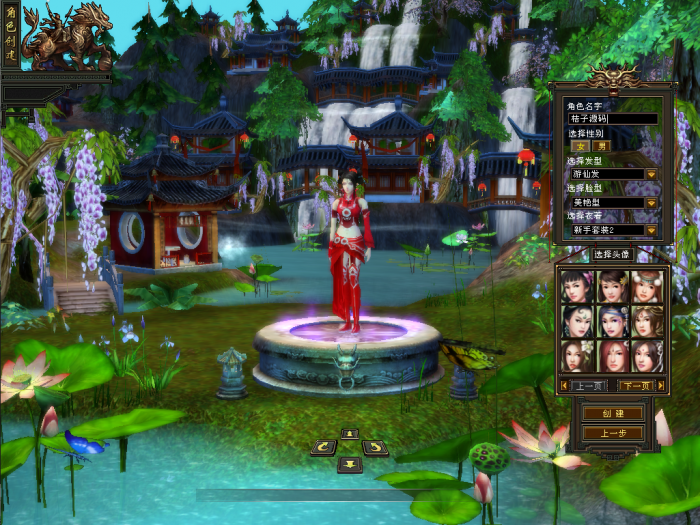Click the up arrow camera button
This screenshot has width=700, height=525.
(349, 433)
